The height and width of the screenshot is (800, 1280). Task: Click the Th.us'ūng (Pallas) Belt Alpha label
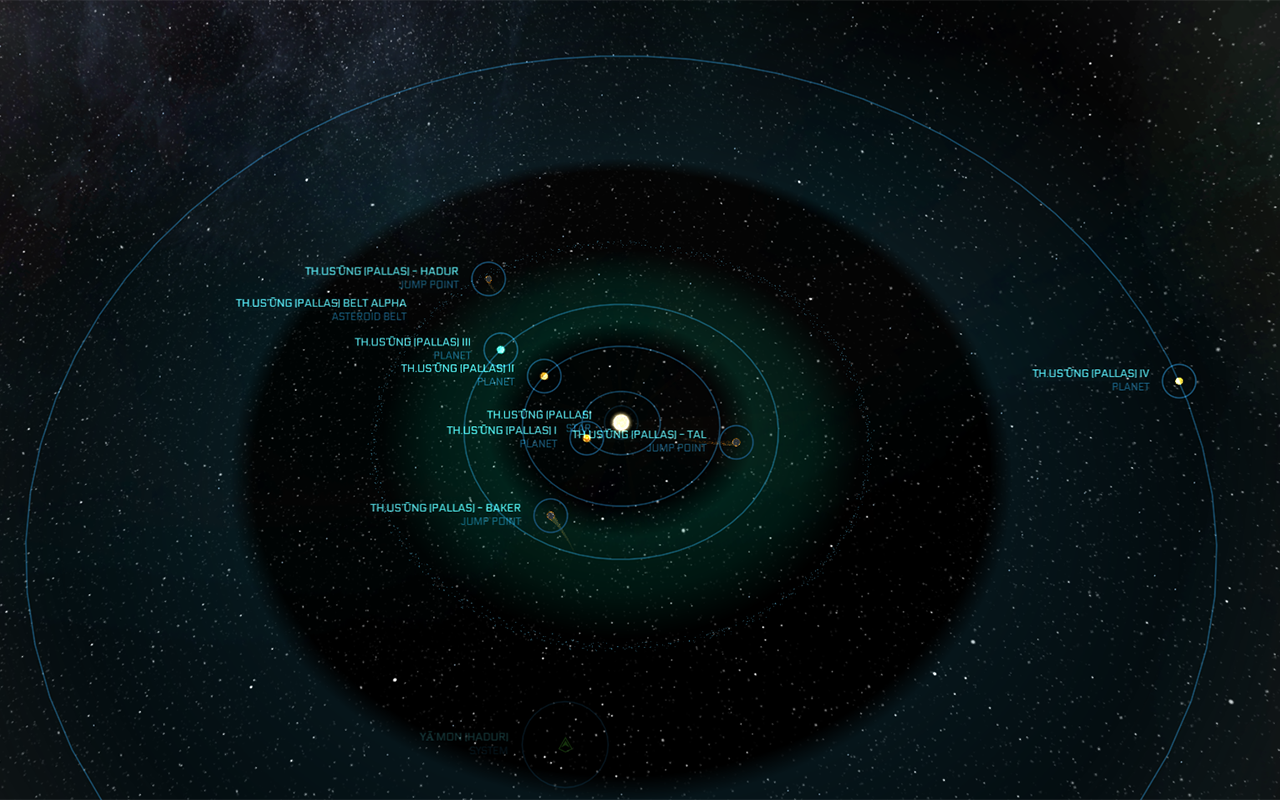tap(321, 303)
